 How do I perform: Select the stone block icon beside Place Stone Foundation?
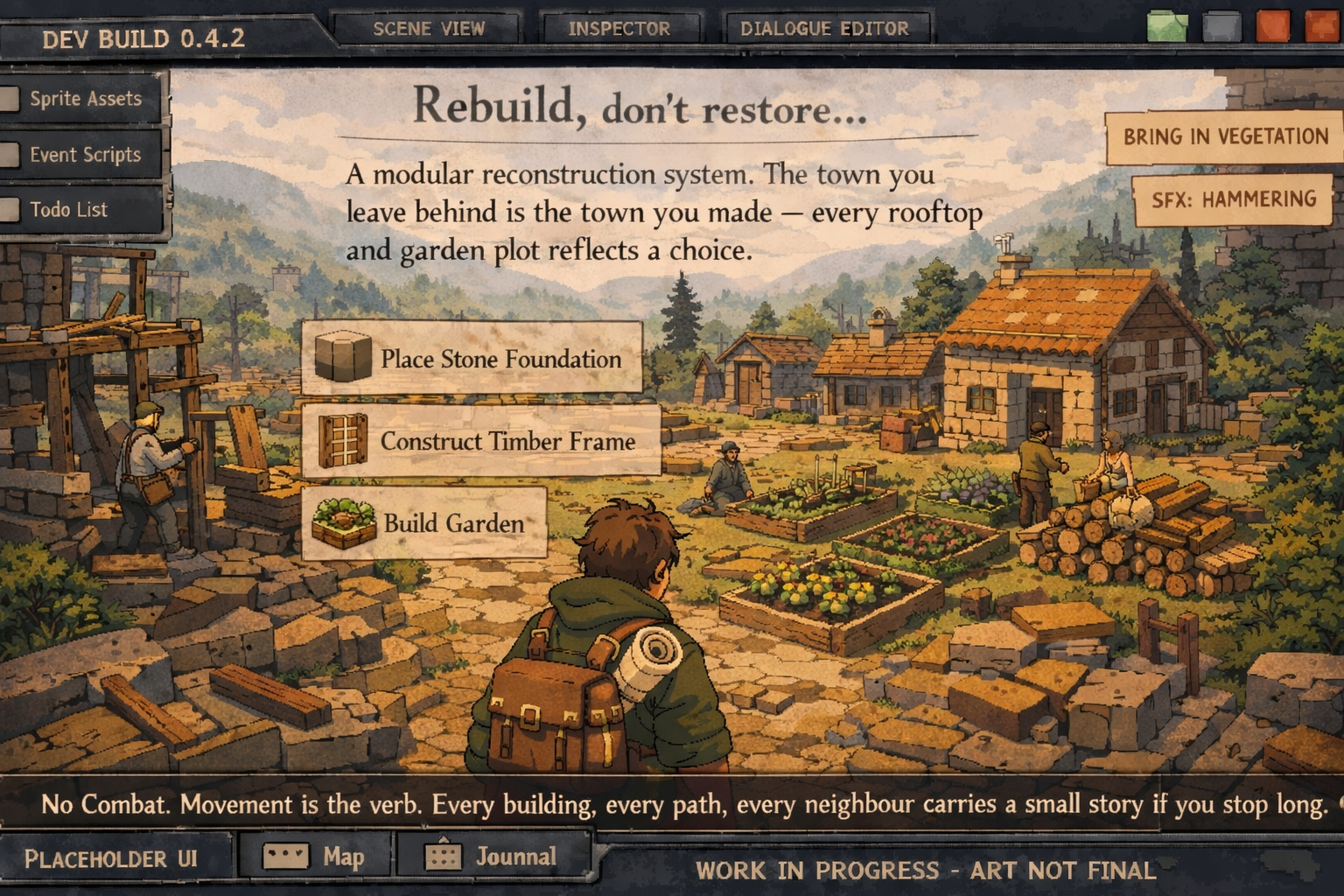pyautogui.click(x=345, y=359)
